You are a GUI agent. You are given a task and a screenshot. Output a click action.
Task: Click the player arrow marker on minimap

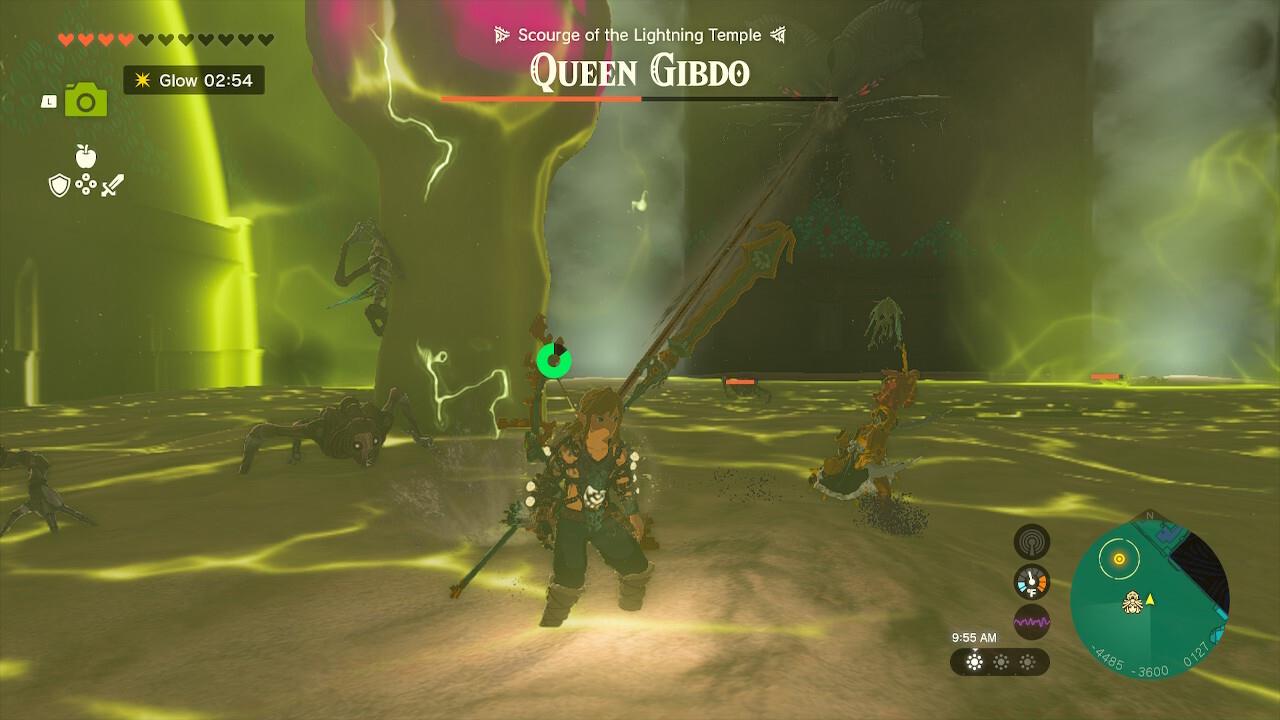[x=1149, y=599]
